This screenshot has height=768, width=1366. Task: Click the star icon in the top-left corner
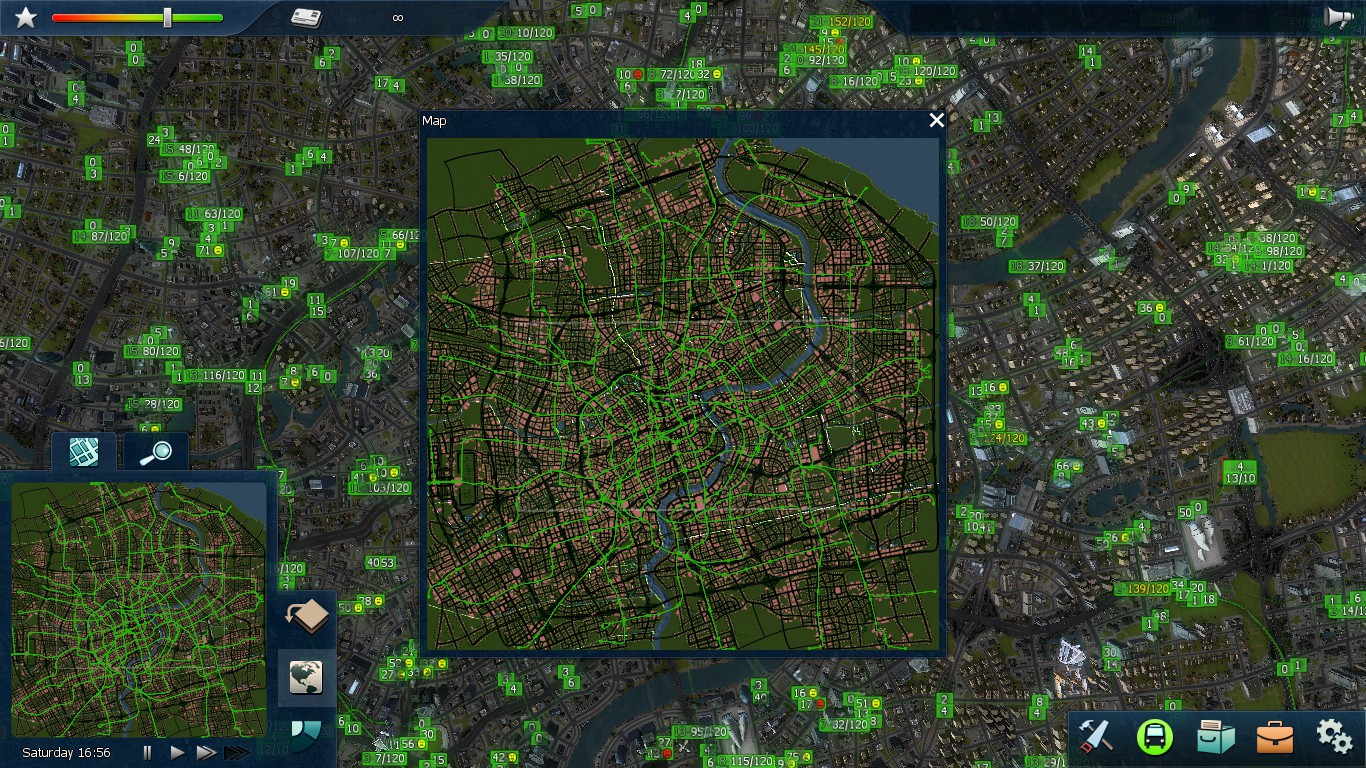(x=25, y=16)
